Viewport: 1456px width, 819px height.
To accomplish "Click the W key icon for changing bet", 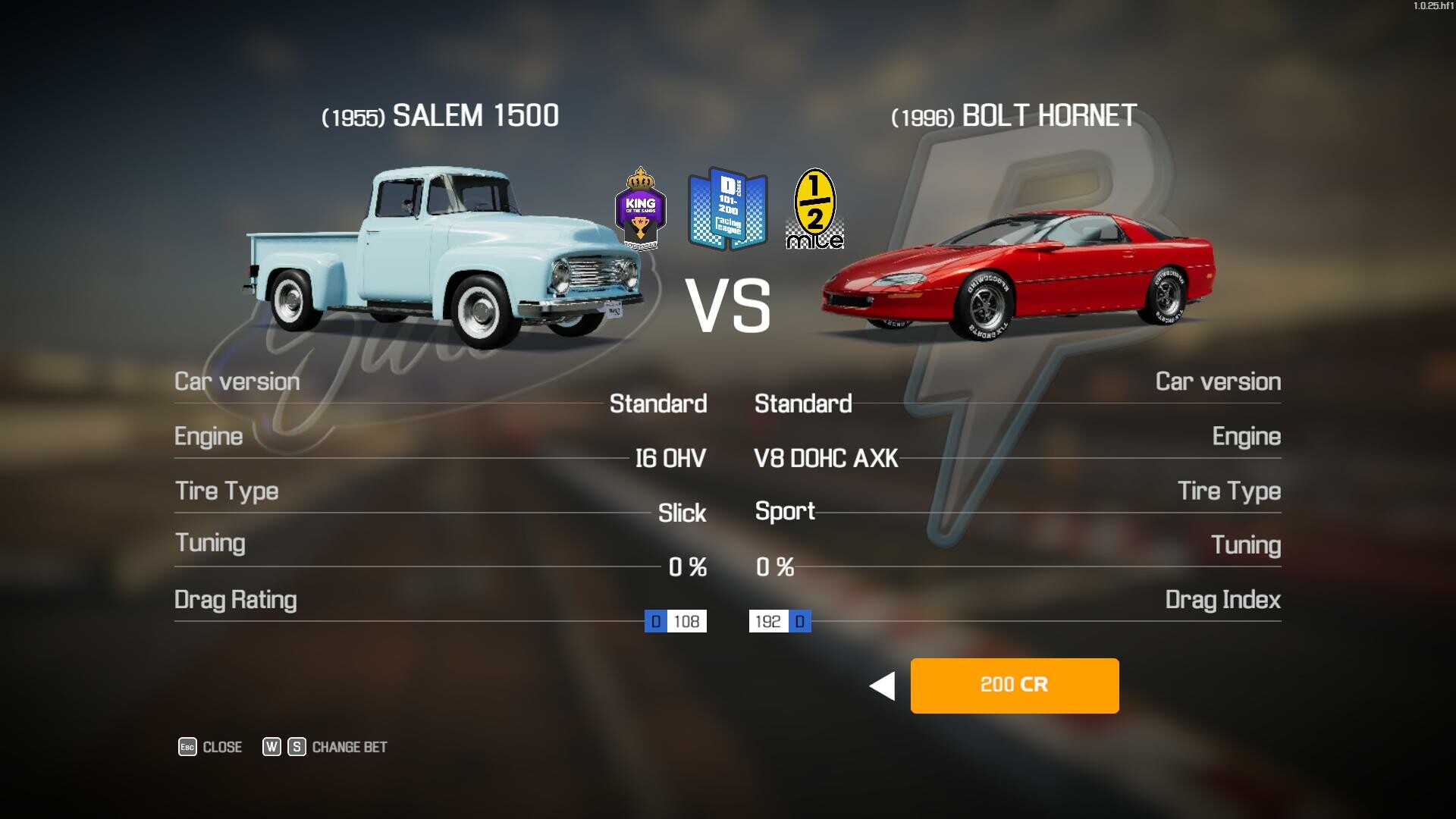I will click(271, 746).
